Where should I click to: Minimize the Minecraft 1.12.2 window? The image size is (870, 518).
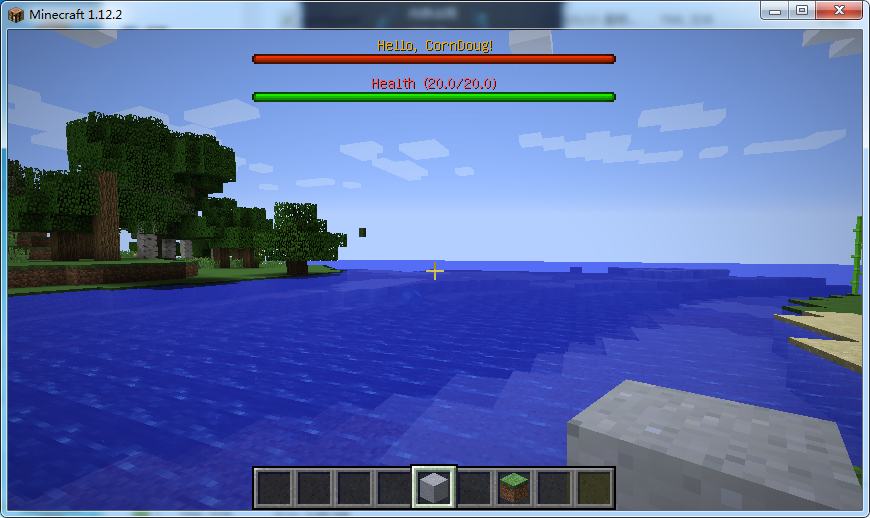pos(775,10)
